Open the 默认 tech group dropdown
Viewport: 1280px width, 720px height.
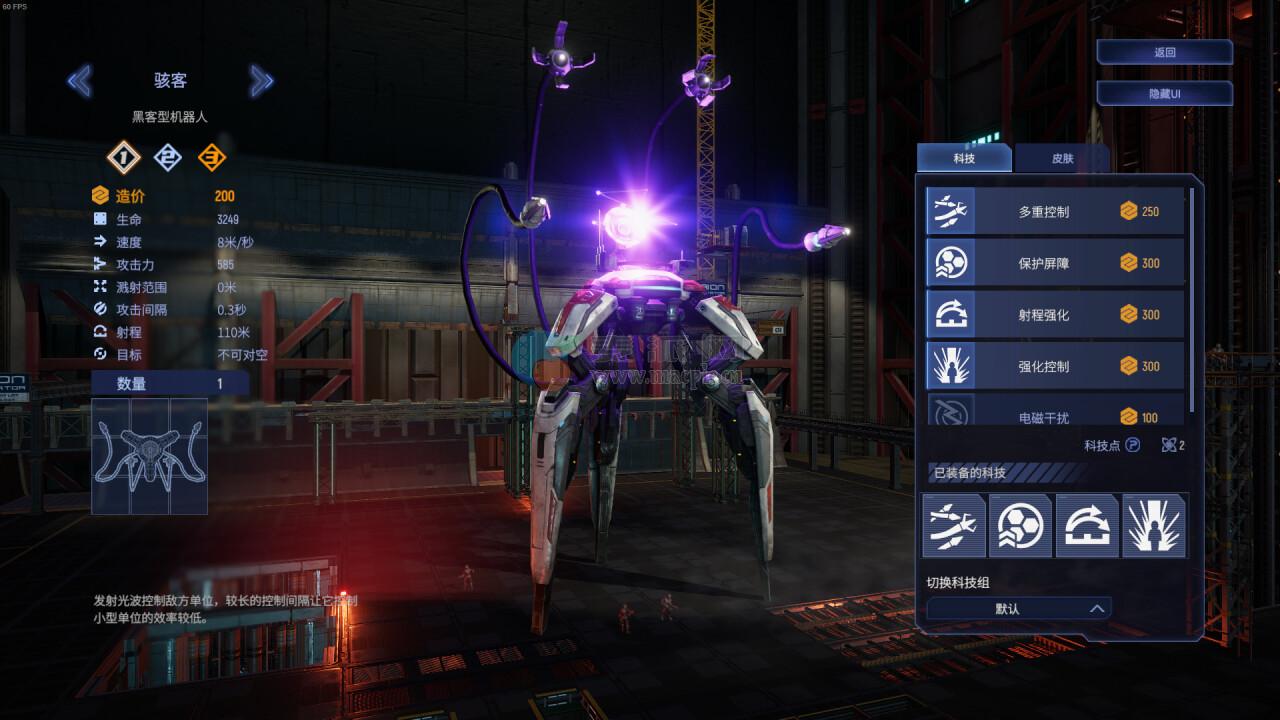[1018, 608]
